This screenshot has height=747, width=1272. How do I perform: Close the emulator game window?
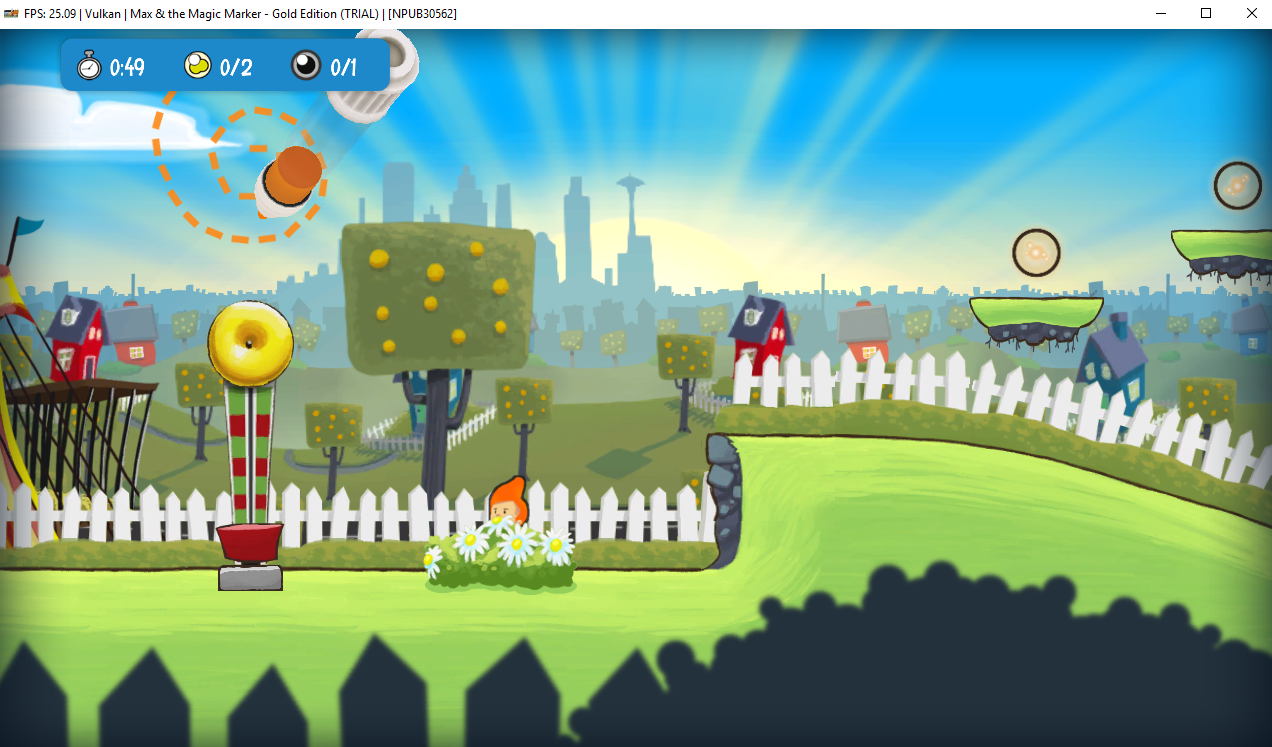tap(1251, 13)
